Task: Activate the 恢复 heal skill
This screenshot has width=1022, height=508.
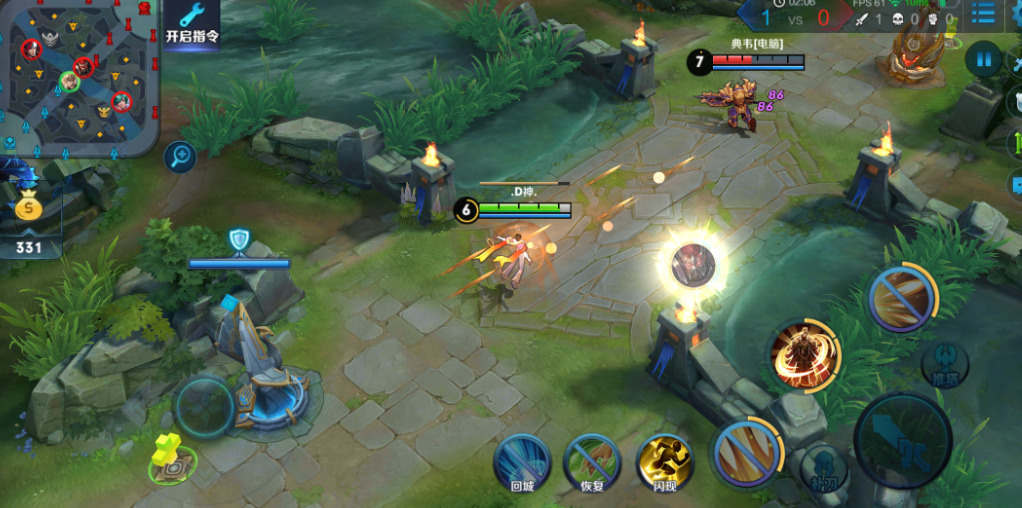Action: (x=592, y=462)
